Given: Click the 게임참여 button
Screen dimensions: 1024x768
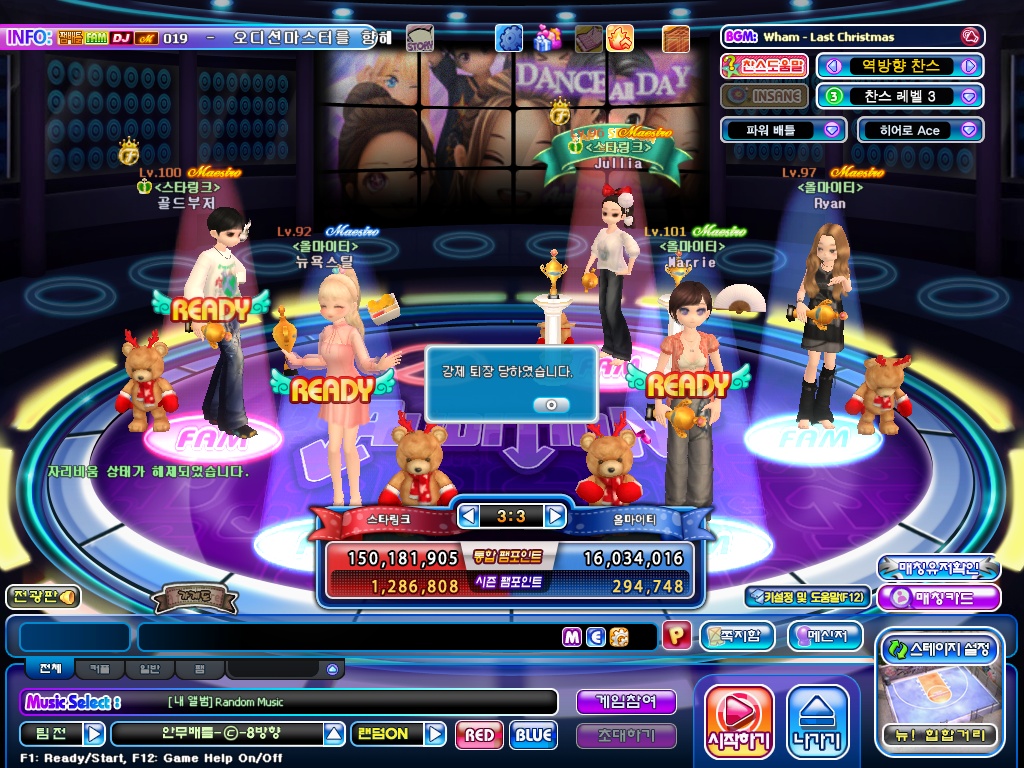Looking at the screenshot, I should [x=626, y=702].
